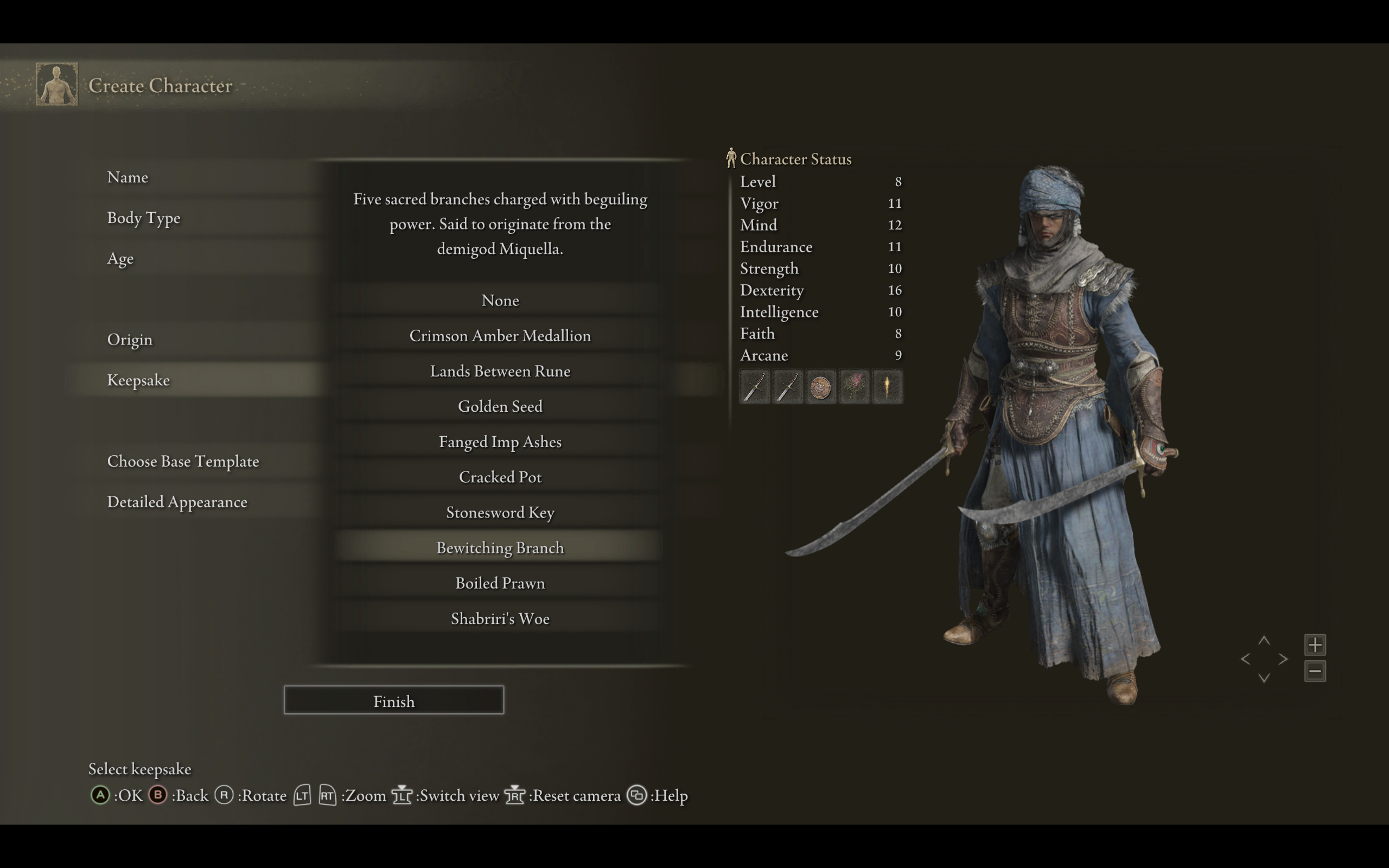This screenshot has width=1389, height=868.
Task: Select Shabriri's Woe keepsake
Action: click(500, 619)
